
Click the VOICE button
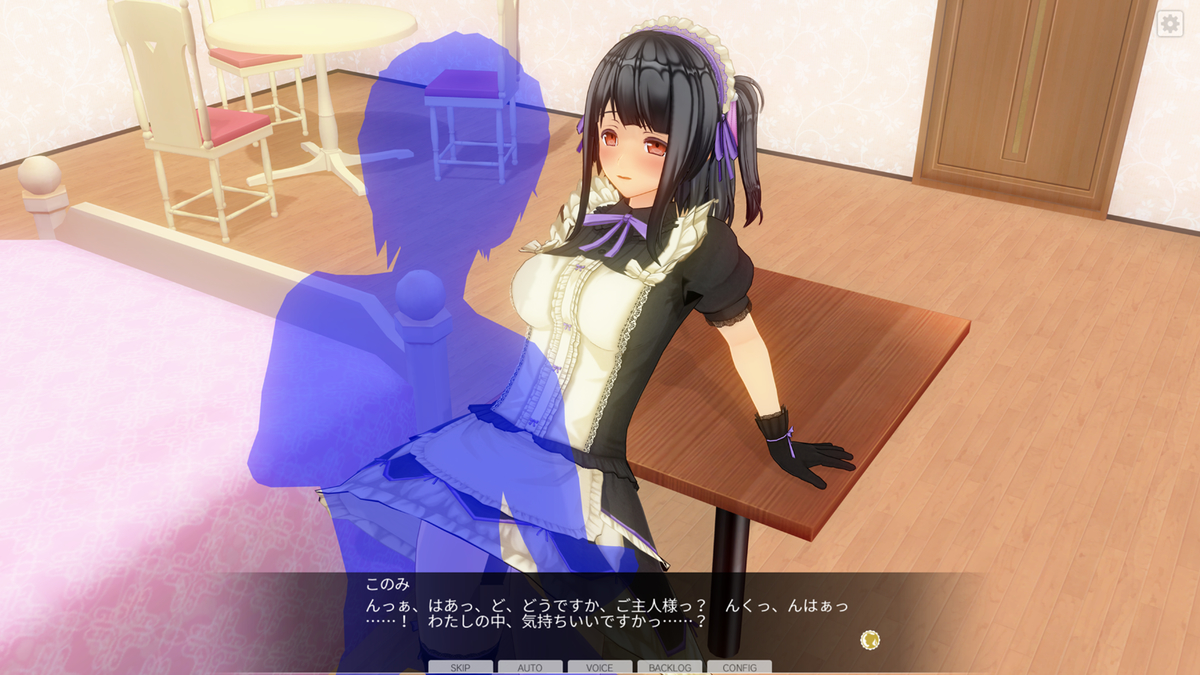coord(600,667)
